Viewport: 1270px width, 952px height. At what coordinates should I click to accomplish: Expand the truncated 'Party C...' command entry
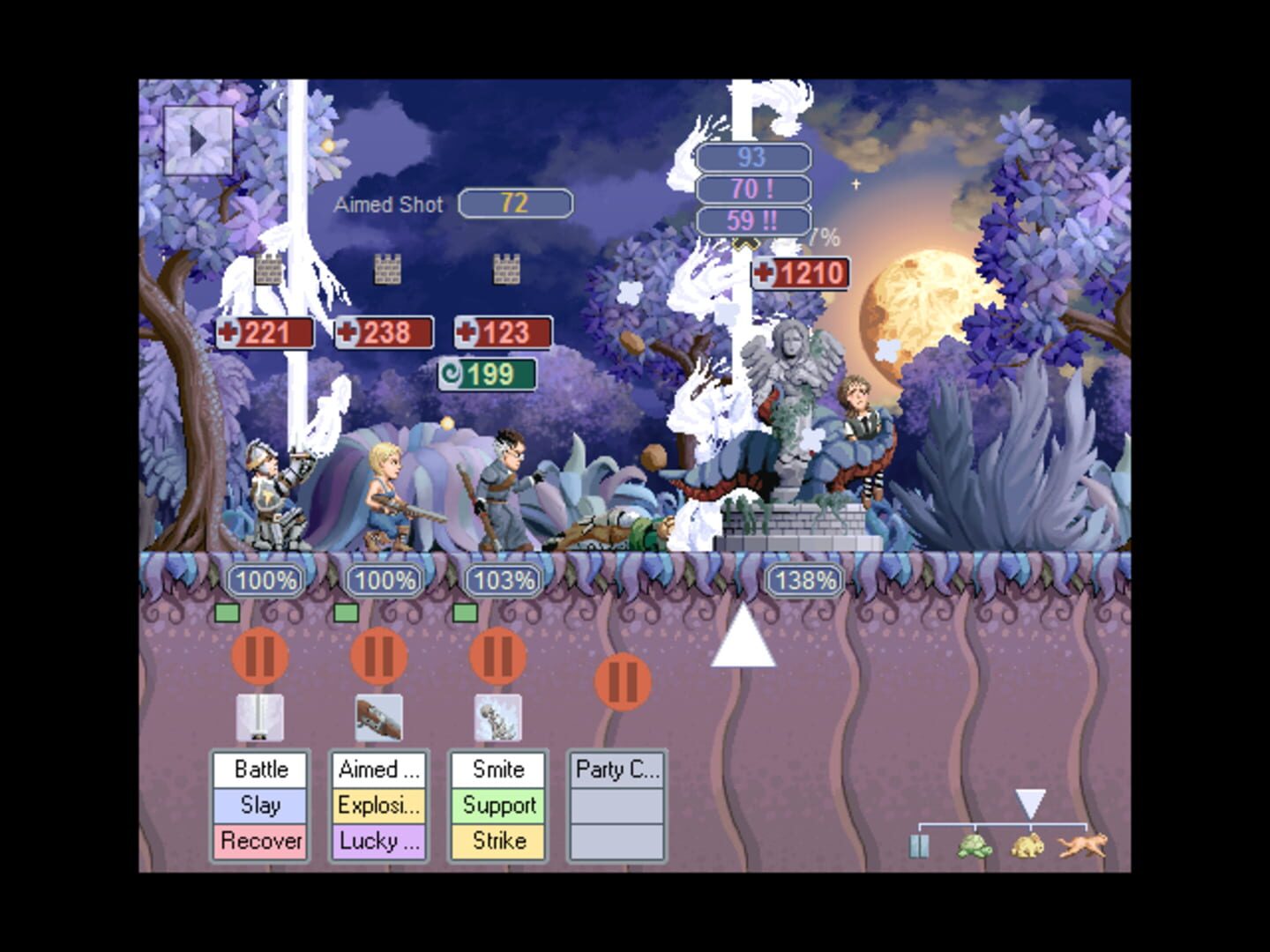pos(617,769)
